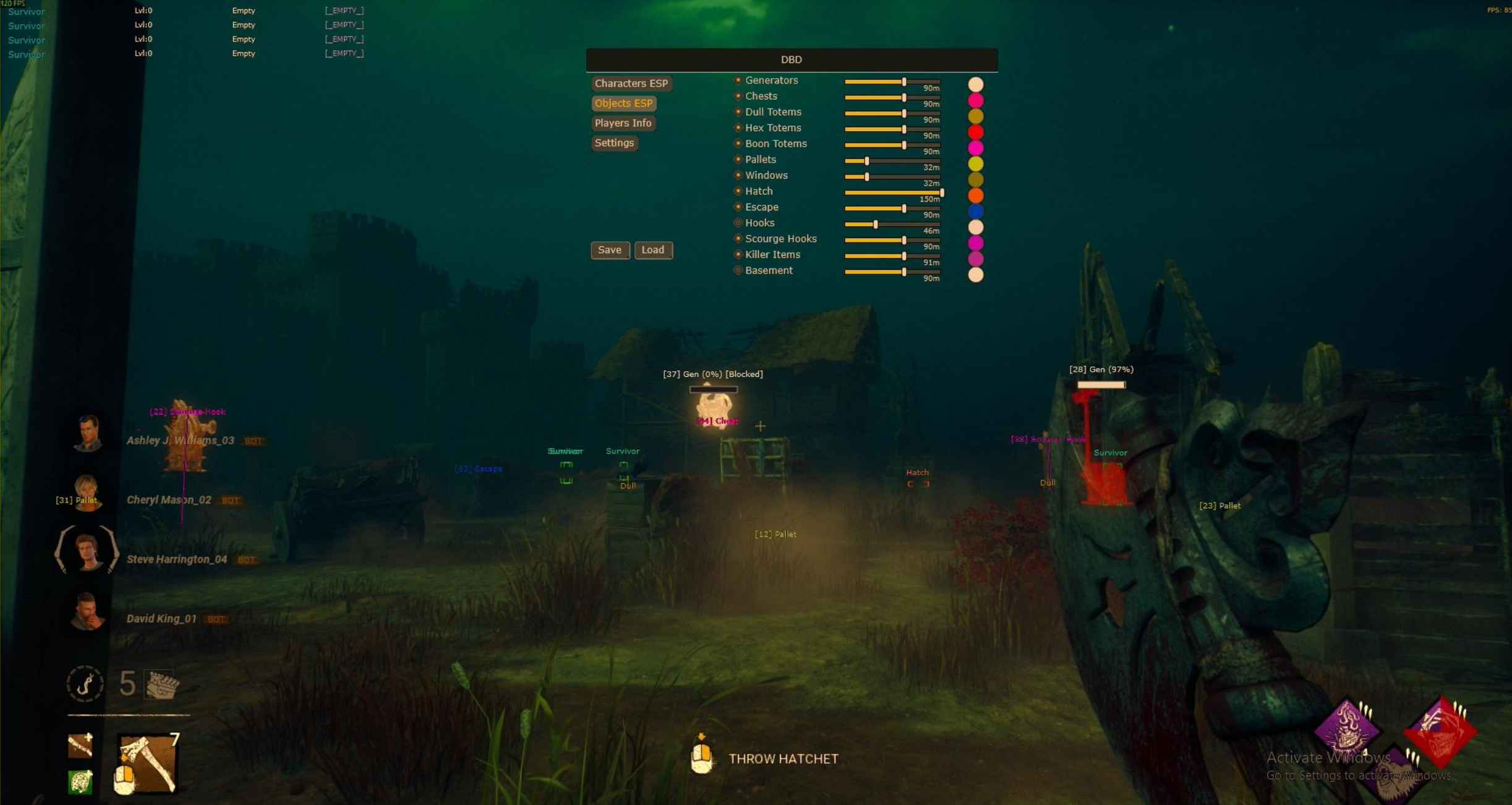1512x805 pixels.
Task: Click the Scourge Hooks distance slider
Action: pyautogui.click(x=892, y=240)
